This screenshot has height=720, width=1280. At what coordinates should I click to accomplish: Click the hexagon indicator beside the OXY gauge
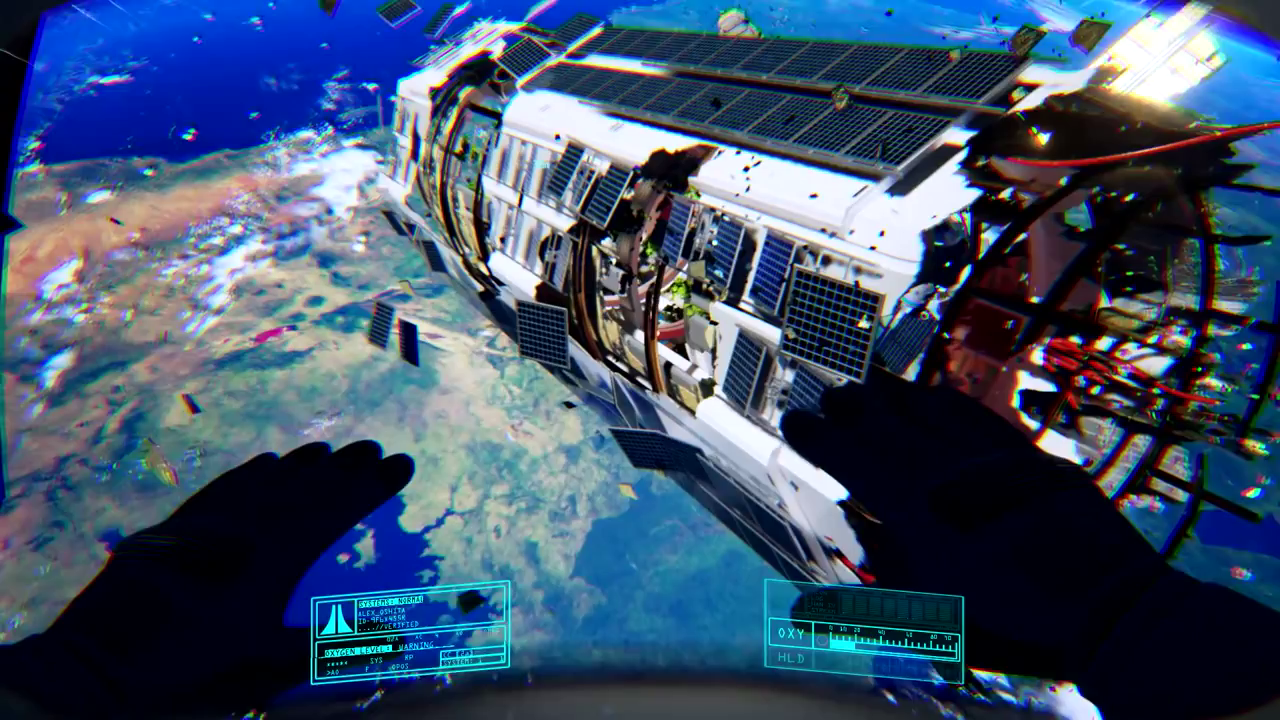(822, 641)
